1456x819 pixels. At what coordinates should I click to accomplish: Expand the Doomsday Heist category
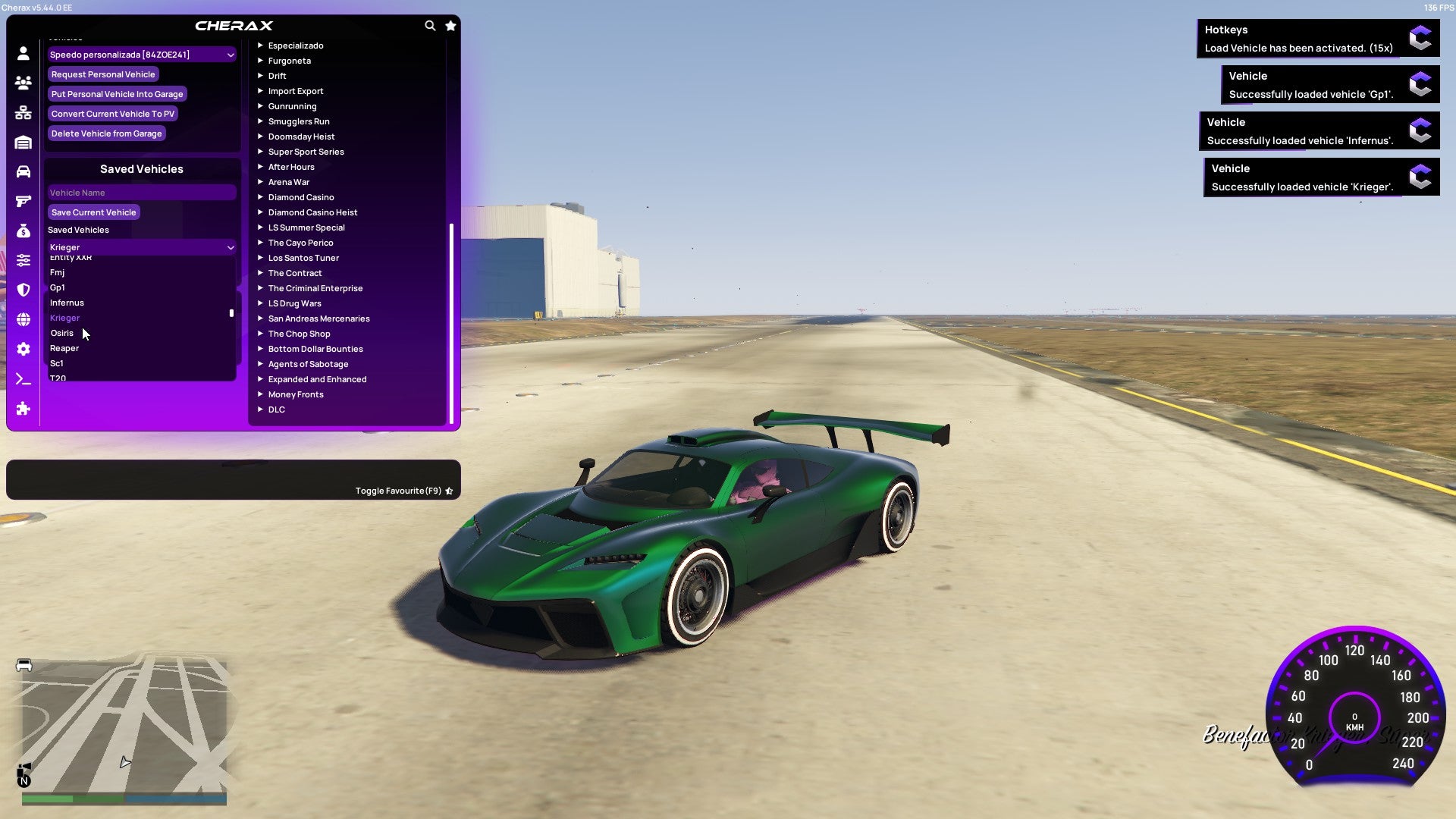301,136
